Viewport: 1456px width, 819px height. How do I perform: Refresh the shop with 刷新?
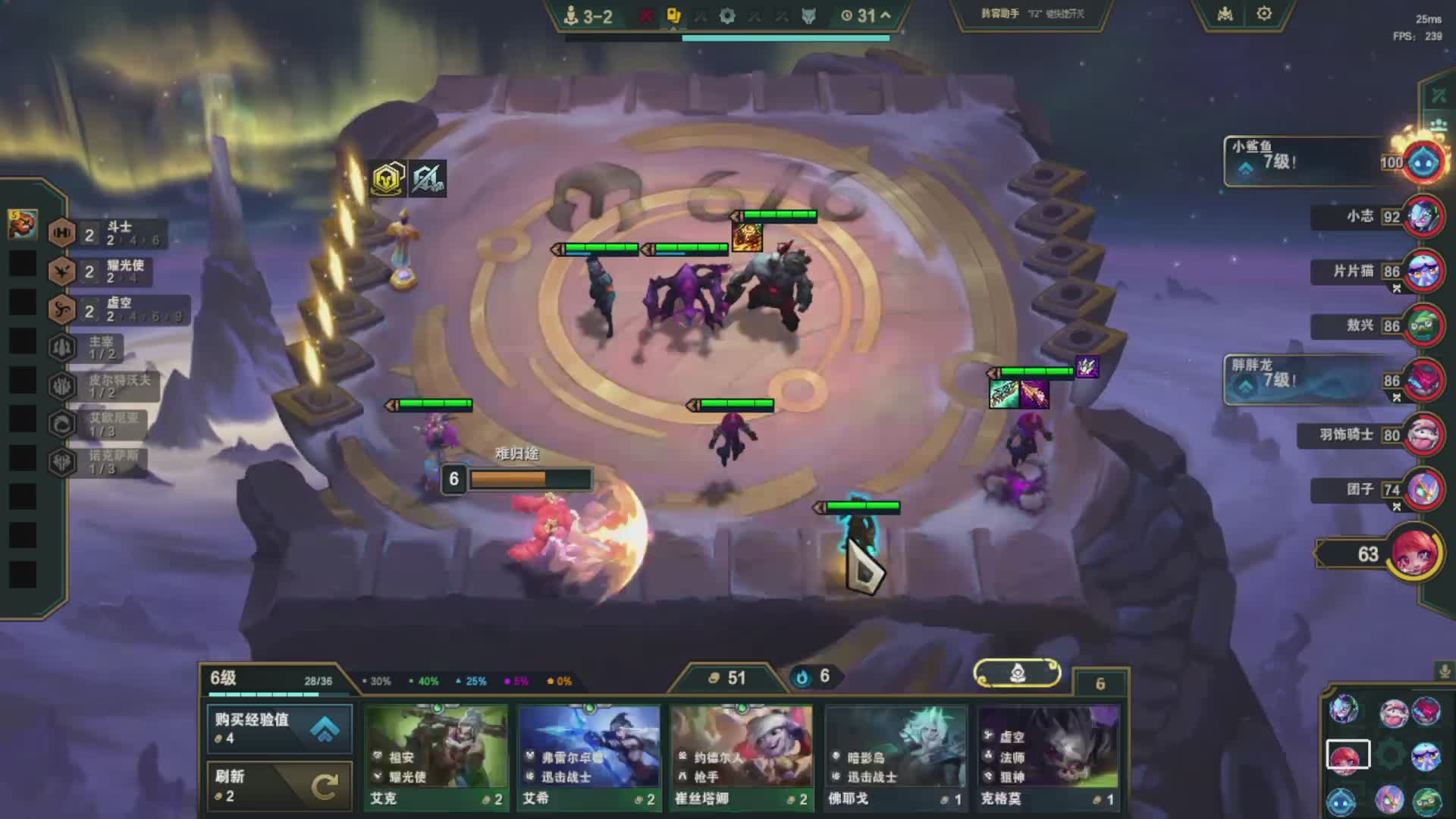click(279, 786)
